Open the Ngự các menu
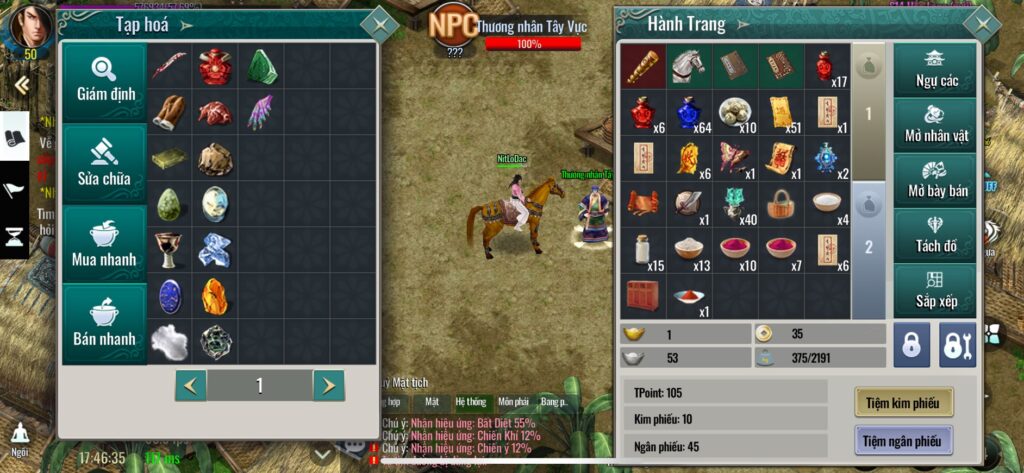The height and width of the screenshot is (473, 1024). [x=936, y=68]
